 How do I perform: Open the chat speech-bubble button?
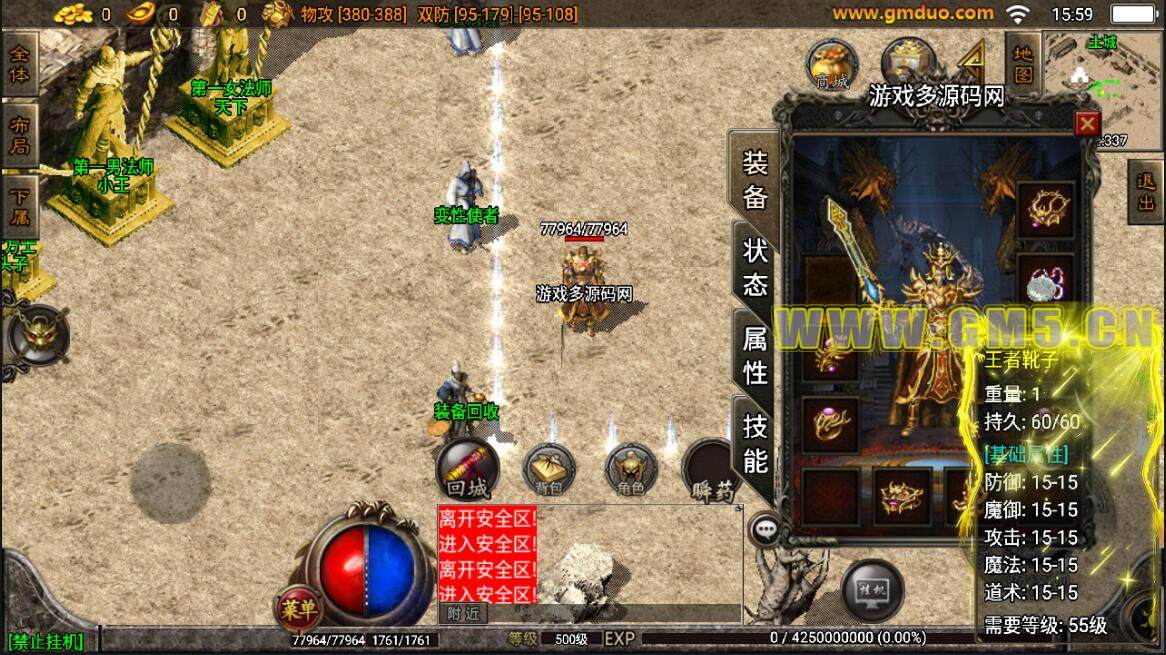766,528
